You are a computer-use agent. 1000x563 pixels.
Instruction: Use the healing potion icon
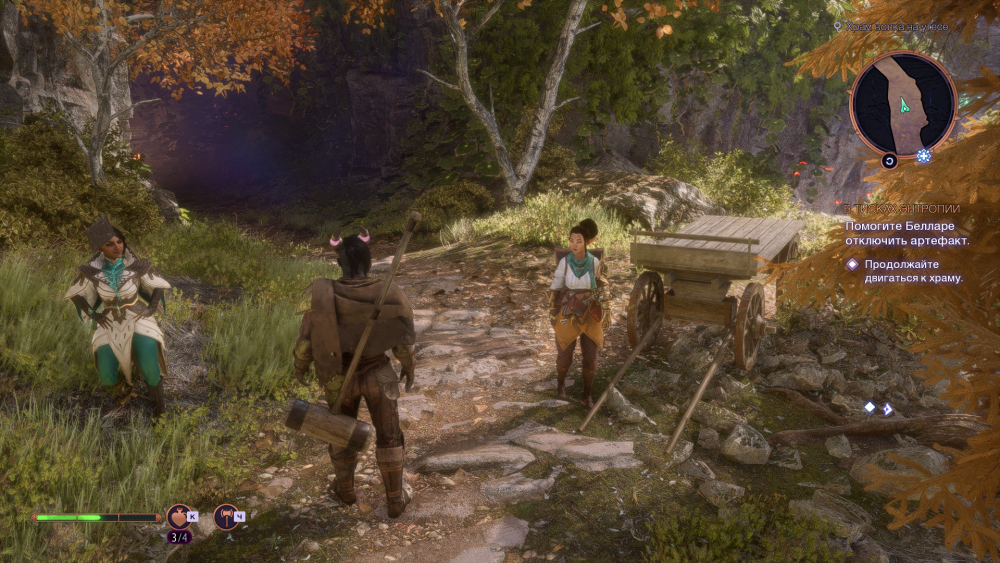click(x=180, y=516)
